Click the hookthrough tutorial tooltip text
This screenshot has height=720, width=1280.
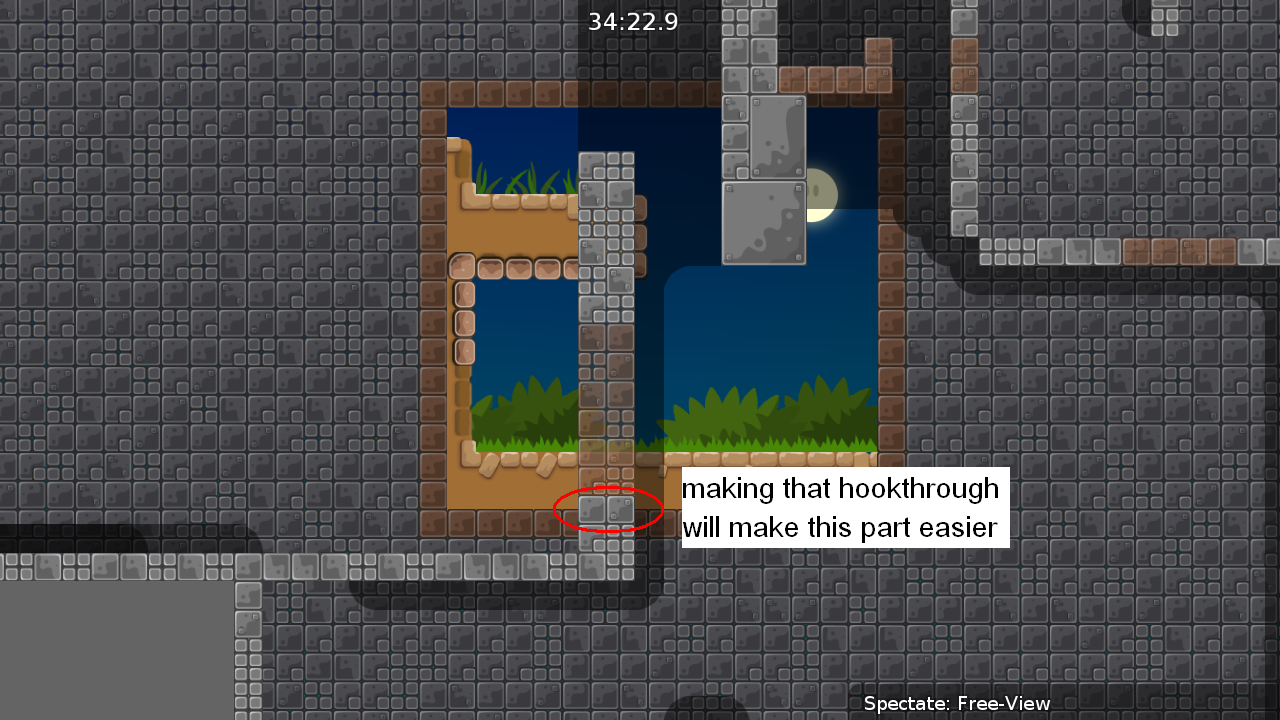point(843,508)
